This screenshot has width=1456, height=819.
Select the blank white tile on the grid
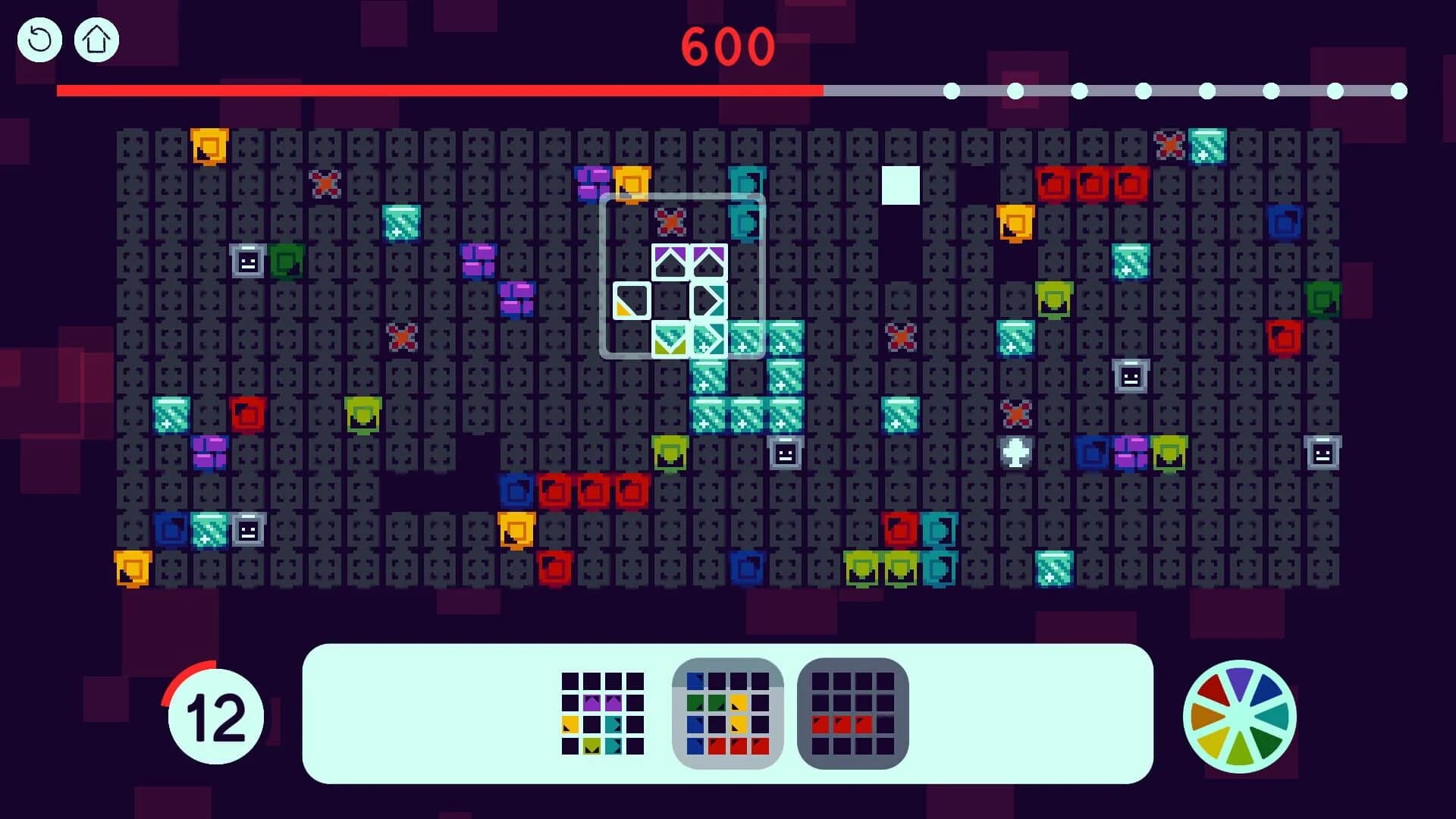coord(899,184)
